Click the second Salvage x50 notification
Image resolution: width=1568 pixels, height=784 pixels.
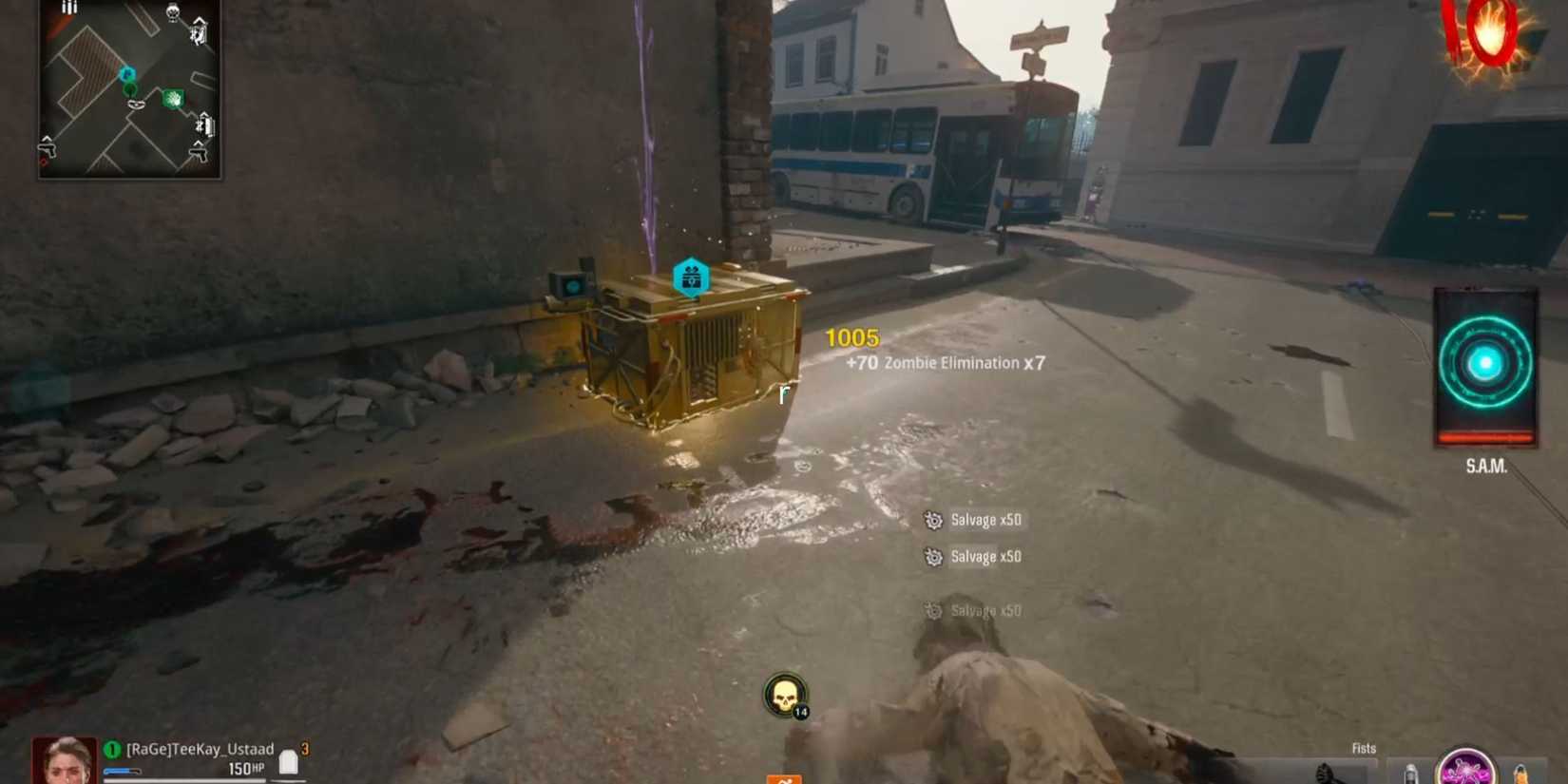pos(985,557)
